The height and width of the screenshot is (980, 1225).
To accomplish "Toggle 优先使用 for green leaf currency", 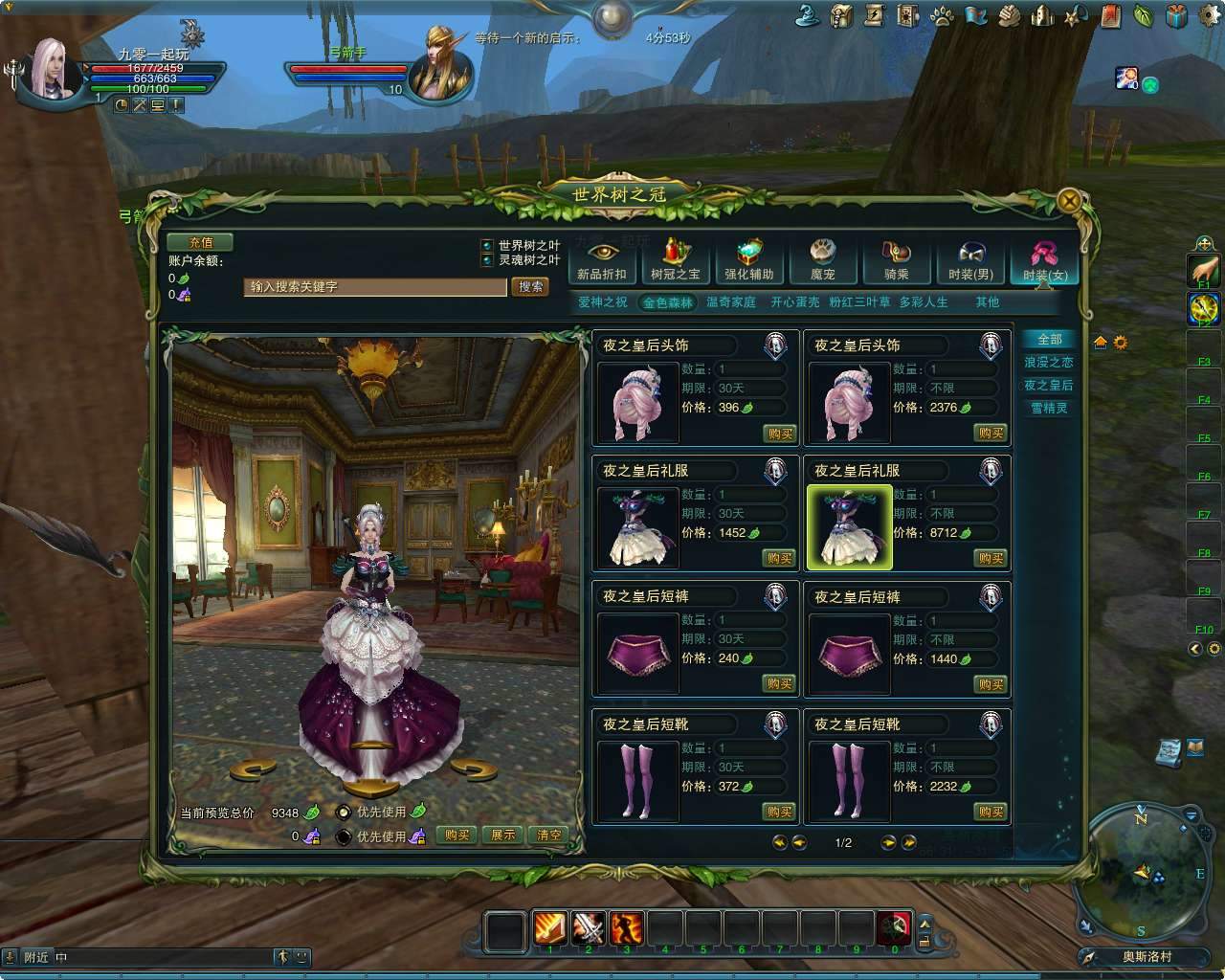I will (344, 810).
